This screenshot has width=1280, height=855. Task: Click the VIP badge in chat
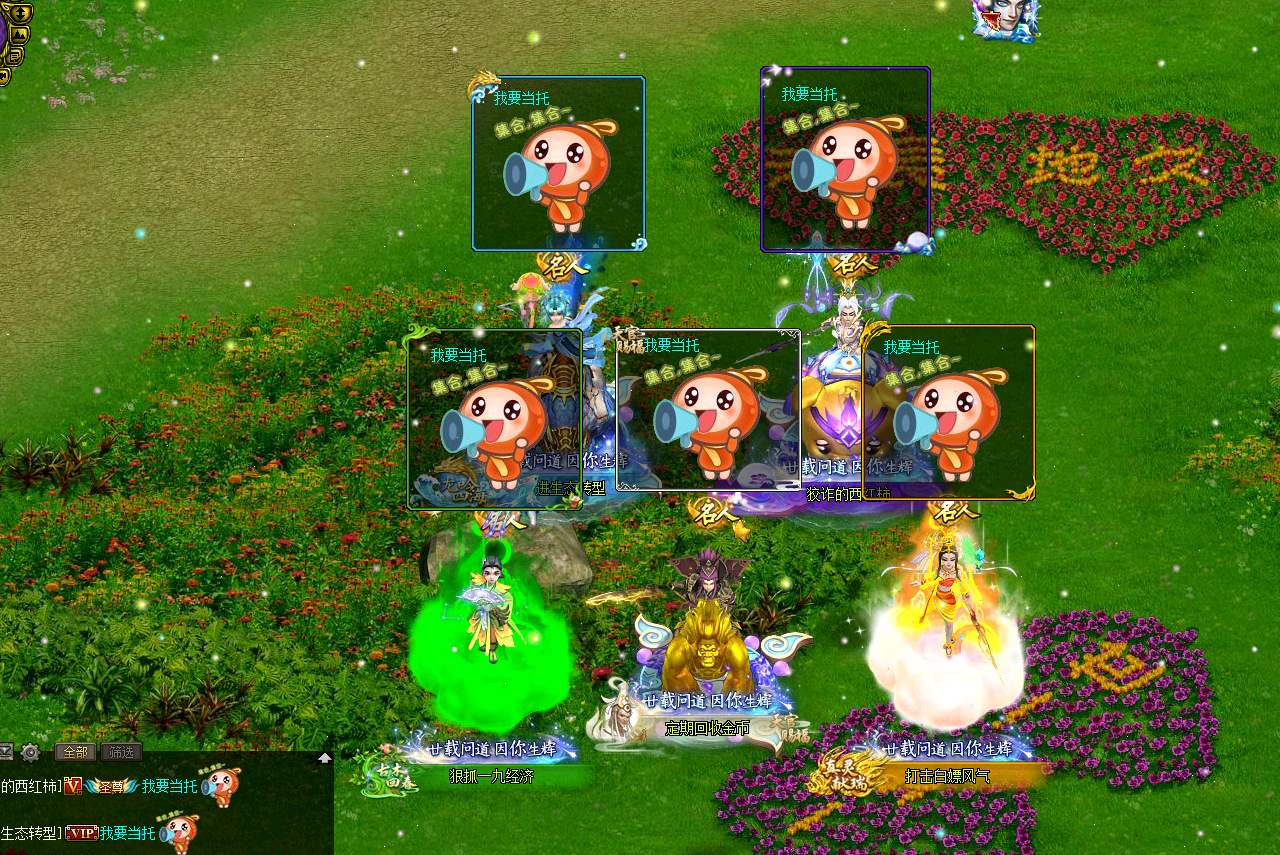pos(82,833)
